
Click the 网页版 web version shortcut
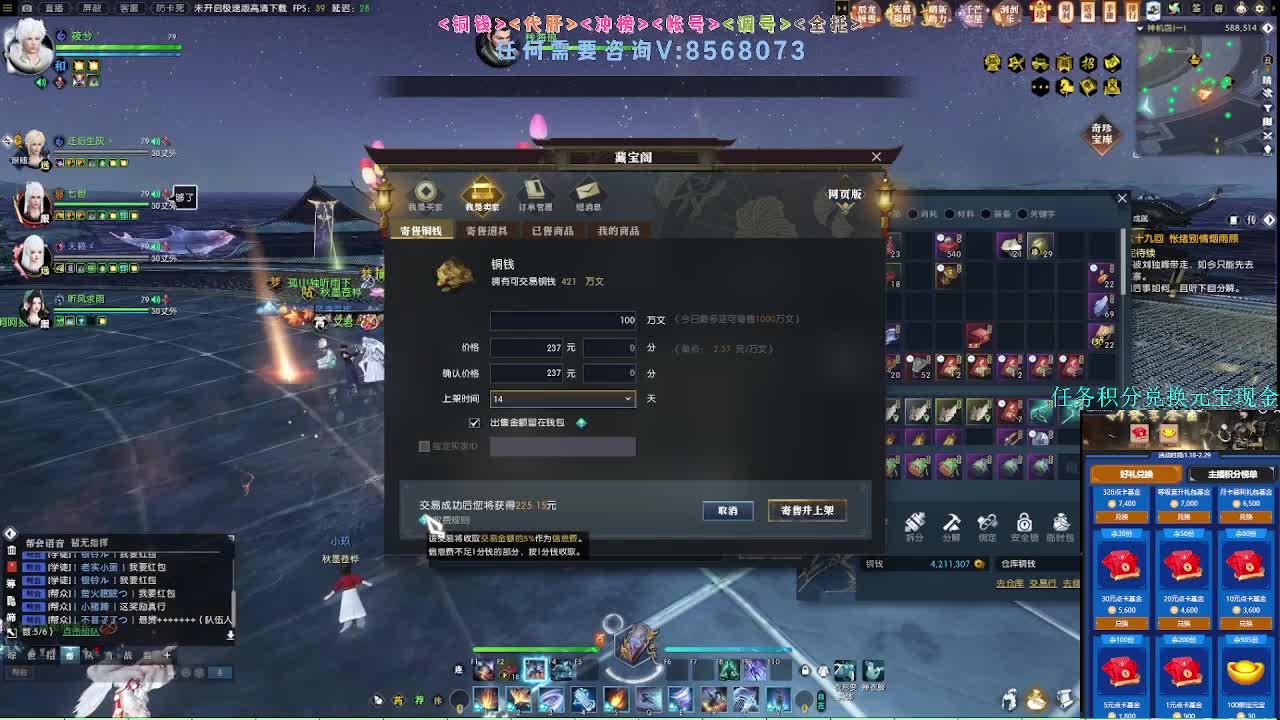pyautogui.click(x=845, y=195)
